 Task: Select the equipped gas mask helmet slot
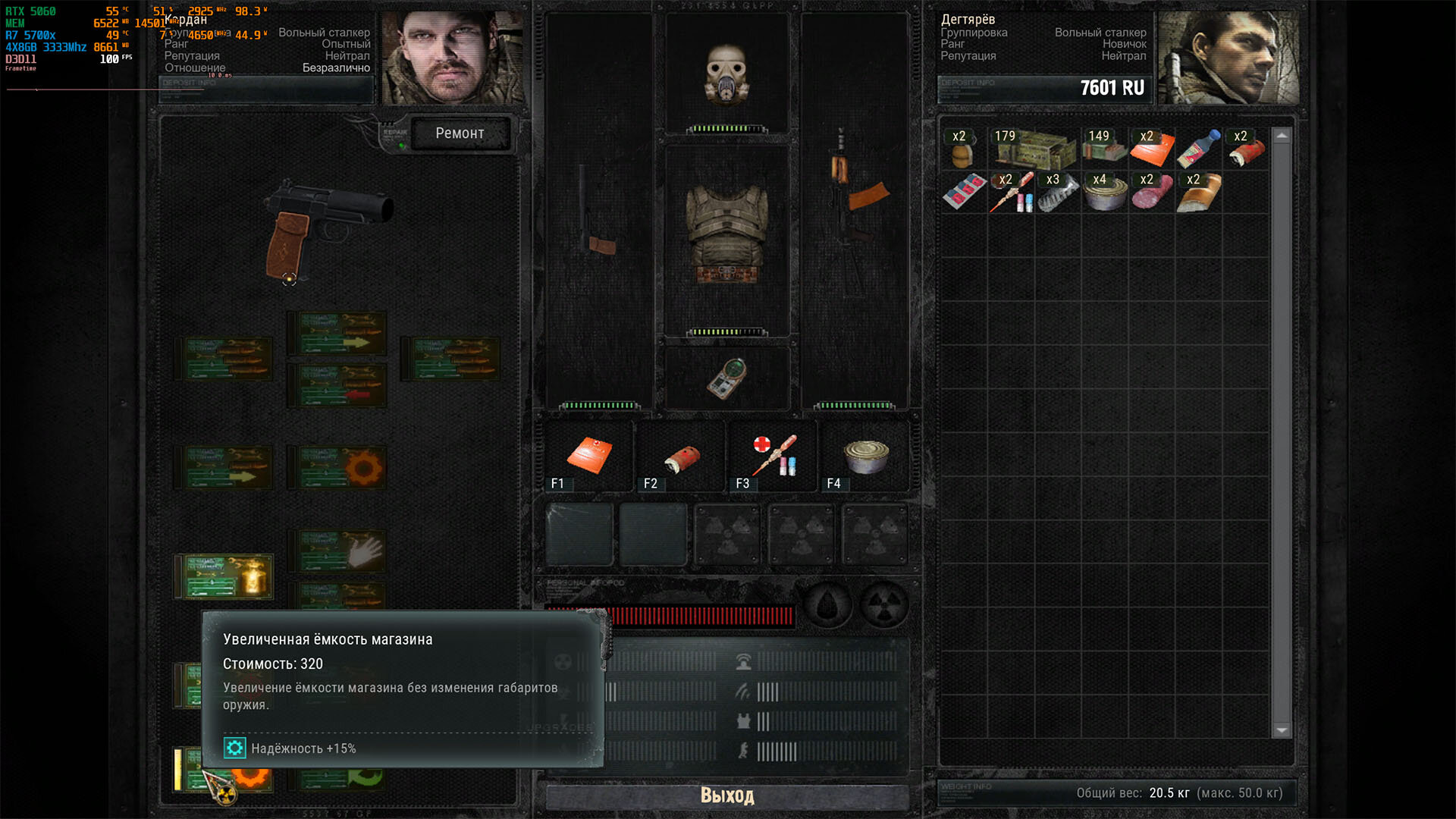[726, 73]
